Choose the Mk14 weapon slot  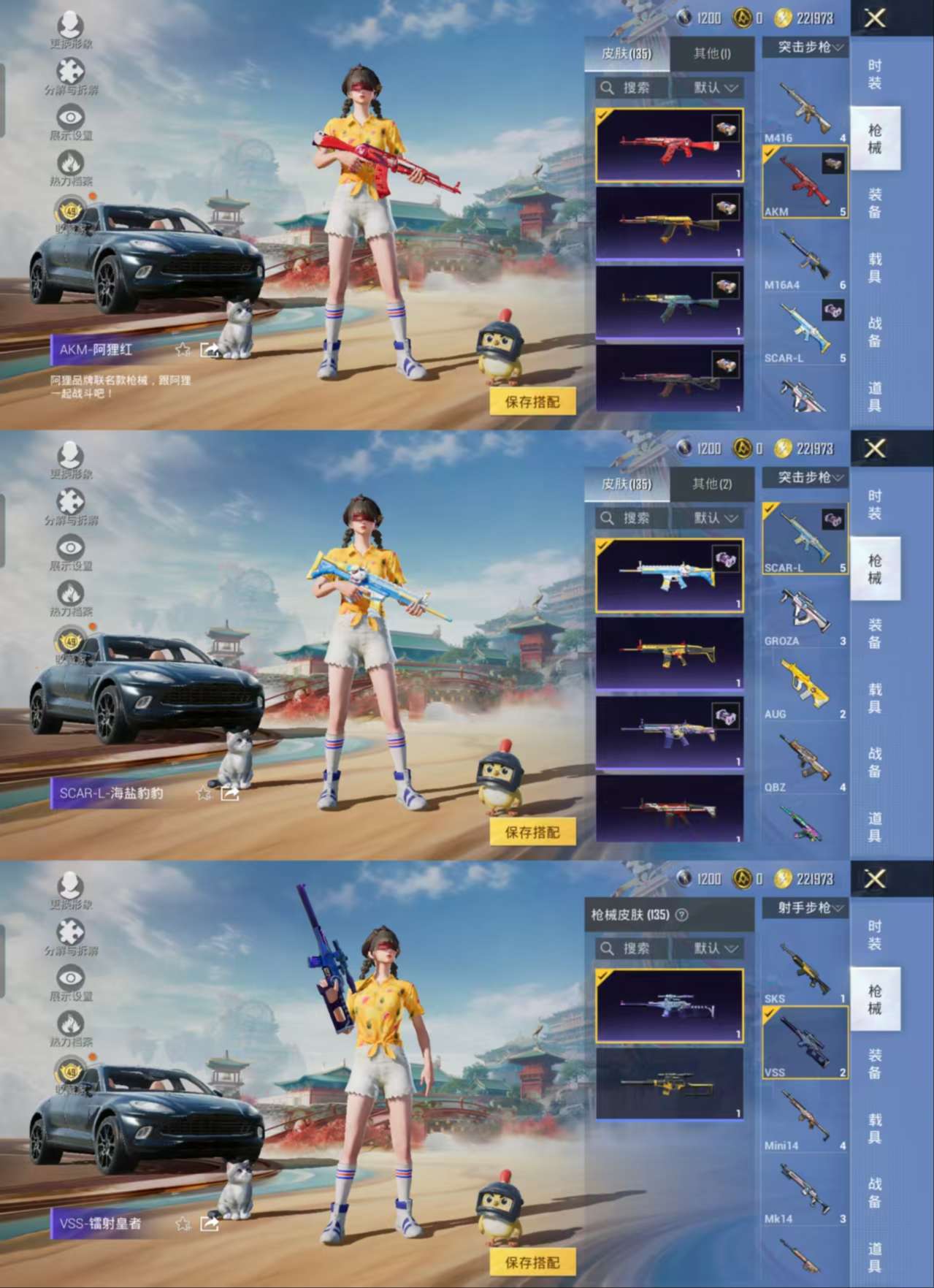(x=805, y=1191)
